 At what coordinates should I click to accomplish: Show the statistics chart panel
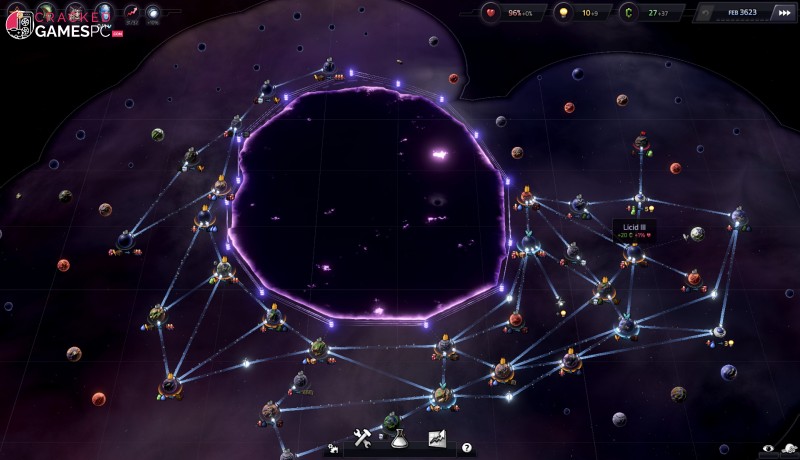[x=437, y=438]
